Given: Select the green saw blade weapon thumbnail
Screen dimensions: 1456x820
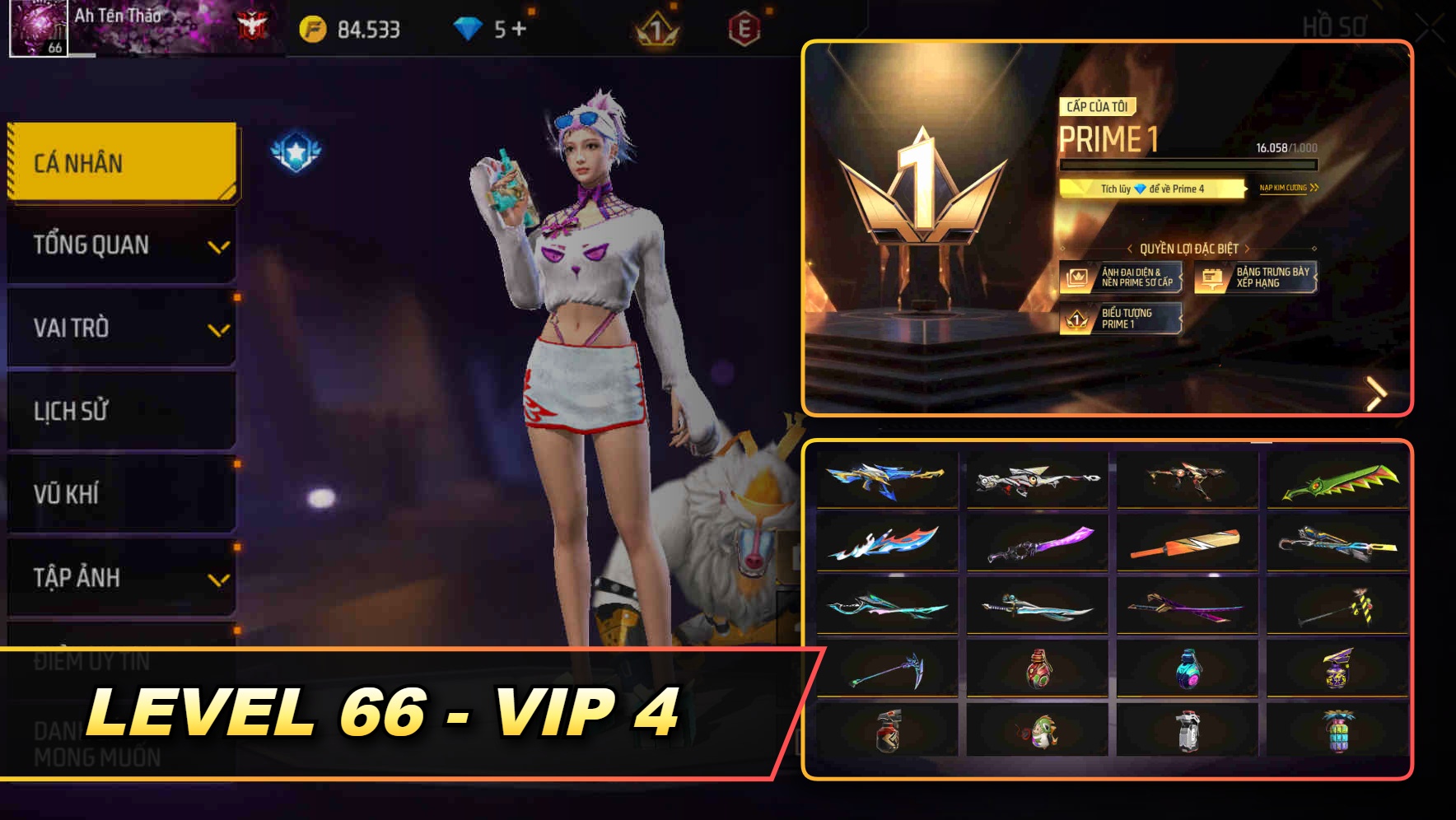Looking at the screenshot, I should point(1337,480).
